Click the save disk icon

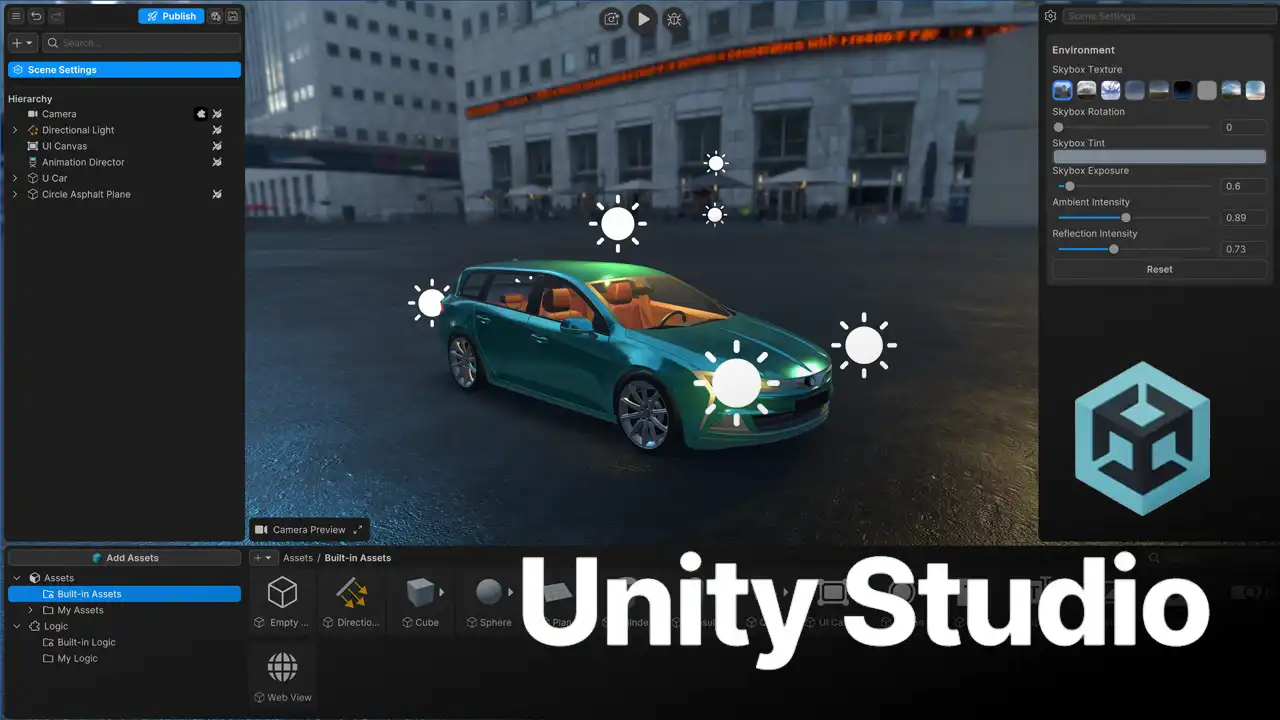pos(233,16)
